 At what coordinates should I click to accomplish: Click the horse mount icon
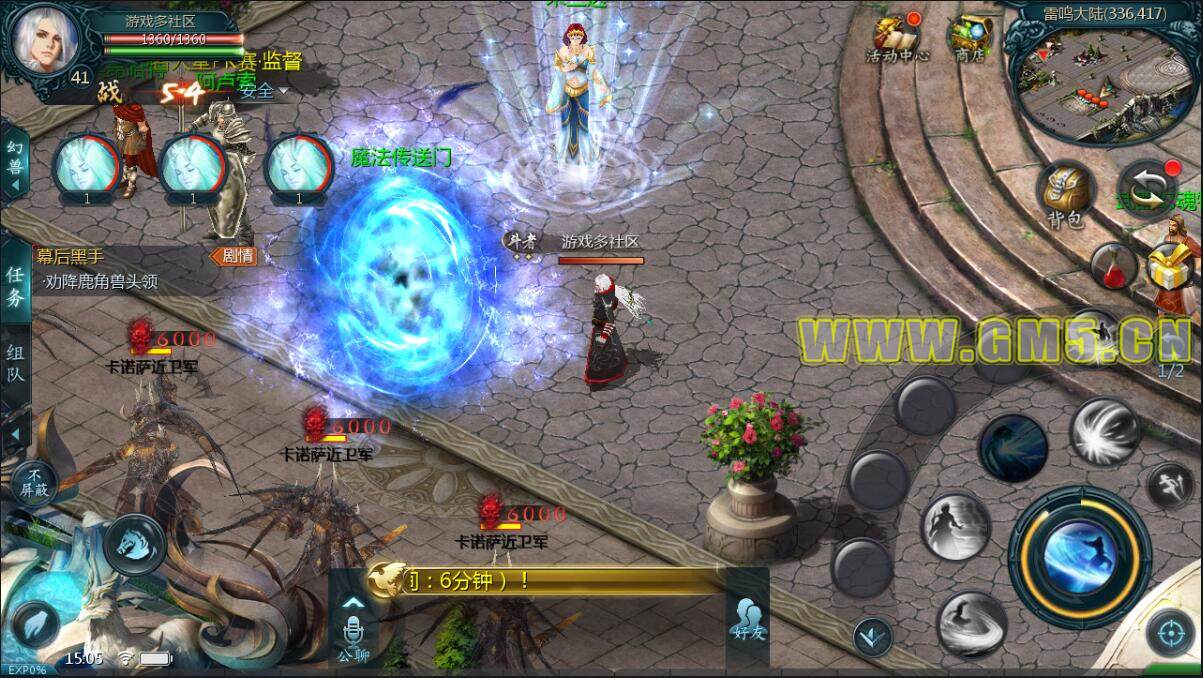click(x=134, y=544)
